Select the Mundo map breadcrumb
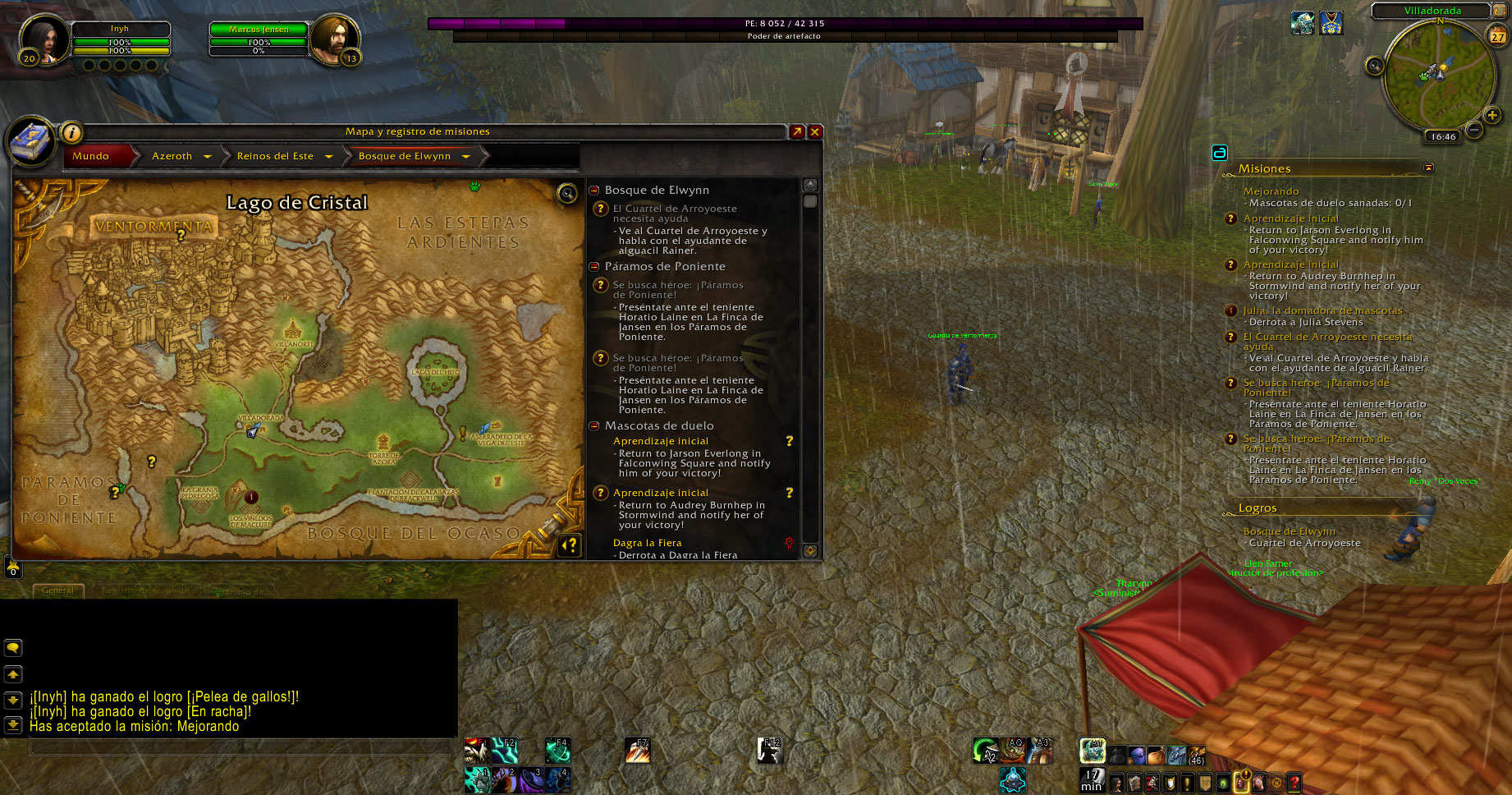 pyautogui.click(x=91, y=156)
